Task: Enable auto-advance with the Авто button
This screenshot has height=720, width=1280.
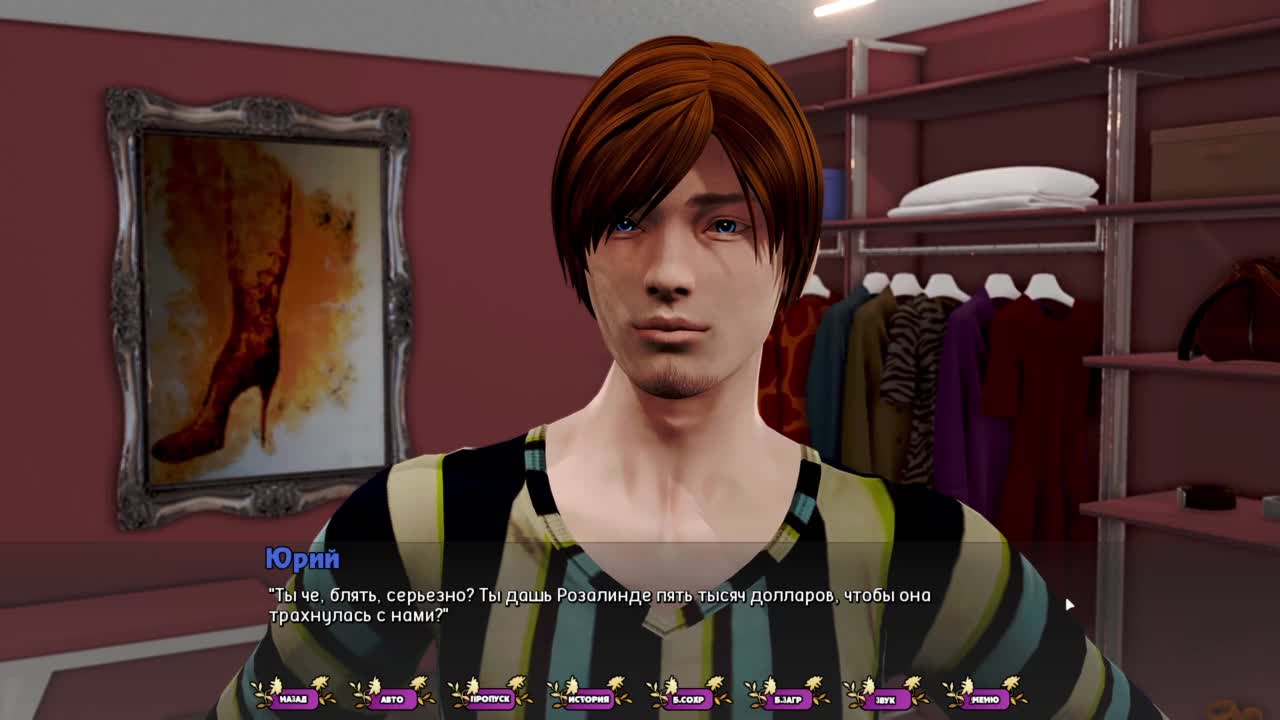Action: click(392, 699)
